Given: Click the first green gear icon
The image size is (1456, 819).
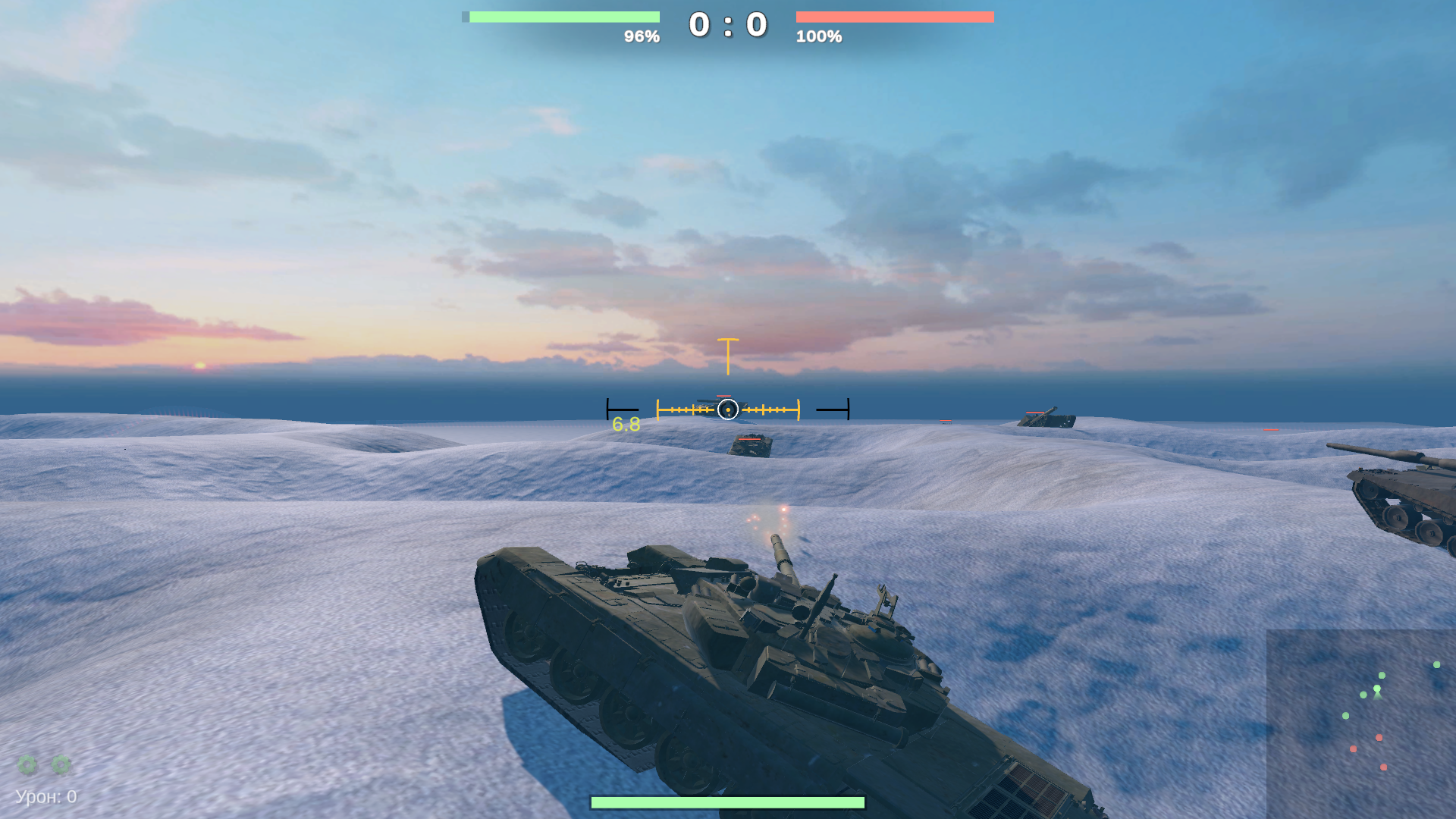Looking at the screenshot, I should [25, 764].
